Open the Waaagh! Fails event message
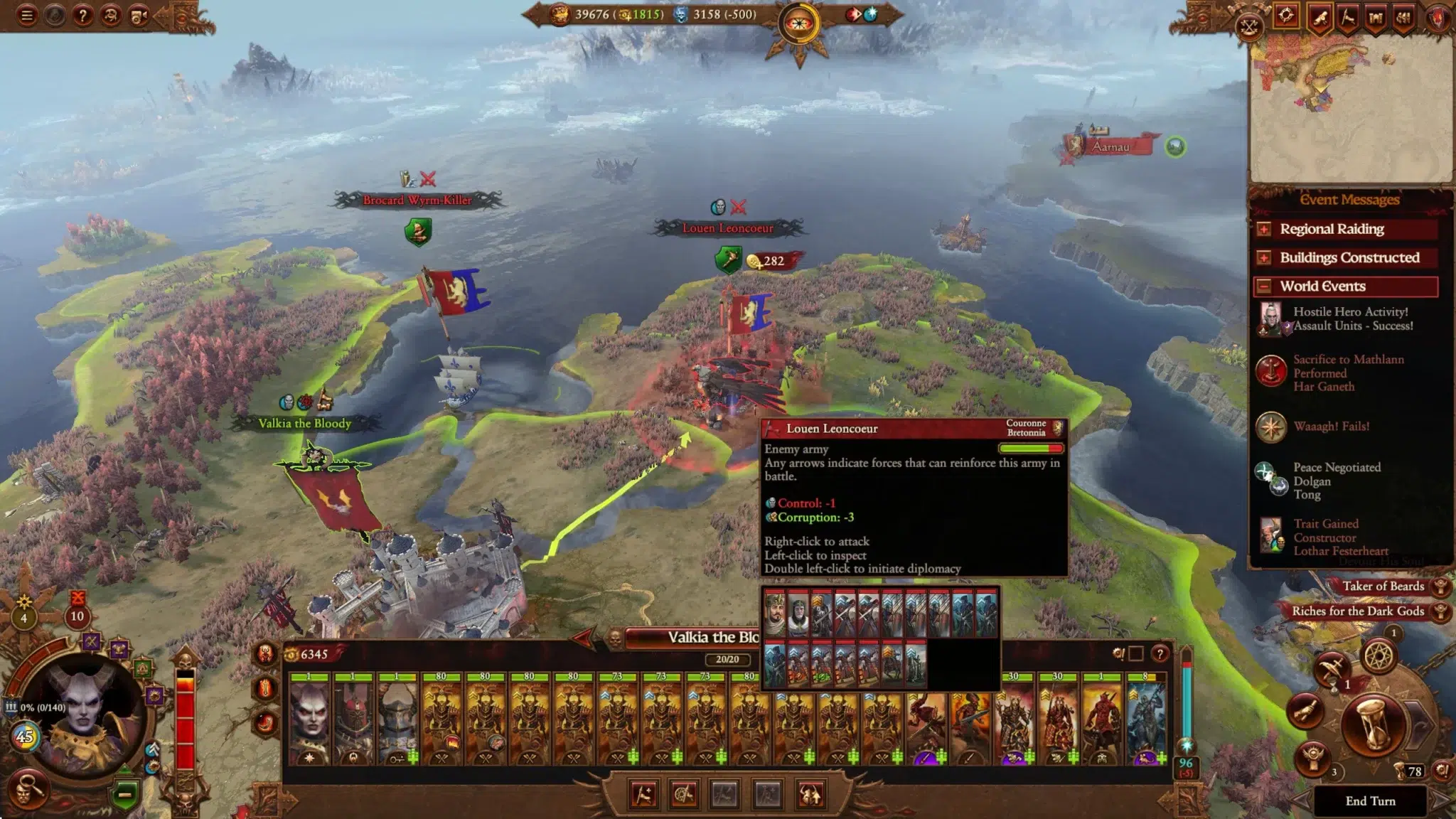 (x=1331, y=427)
